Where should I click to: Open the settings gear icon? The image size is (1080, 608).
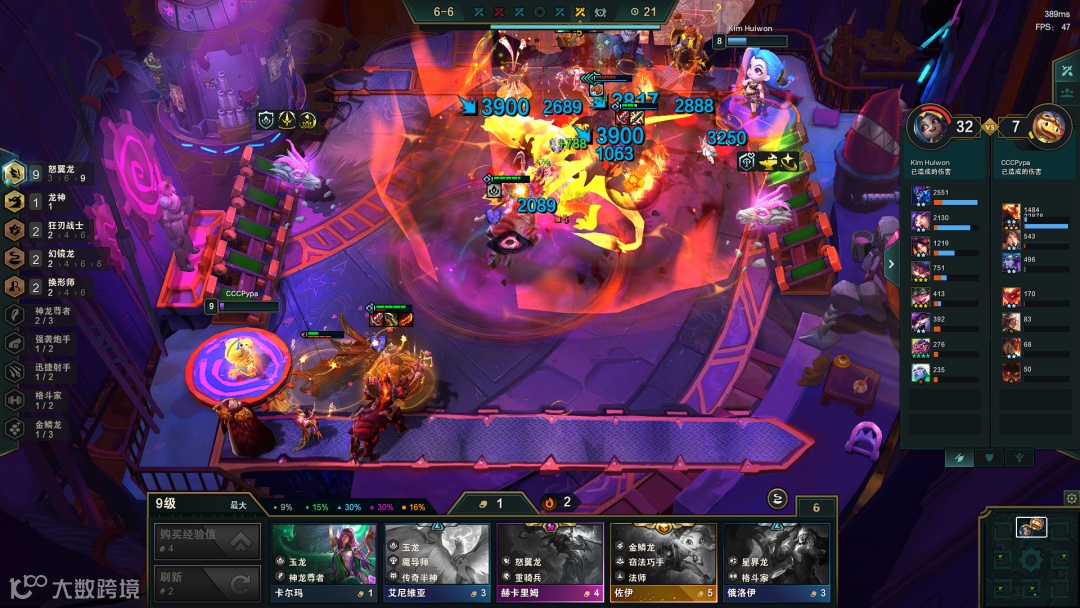click(1071, 498)
